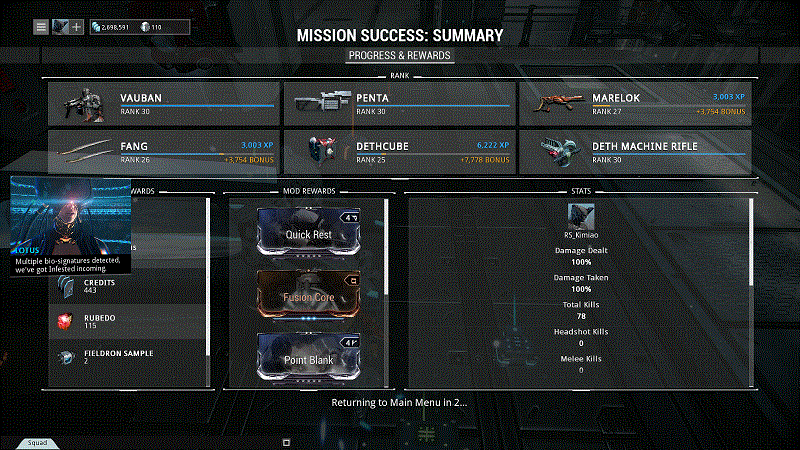Viewport: 800px width, 450px height.
Task: Select the Fang weapon rank entry
Action: pyautogui.click(x=164, y=151)
